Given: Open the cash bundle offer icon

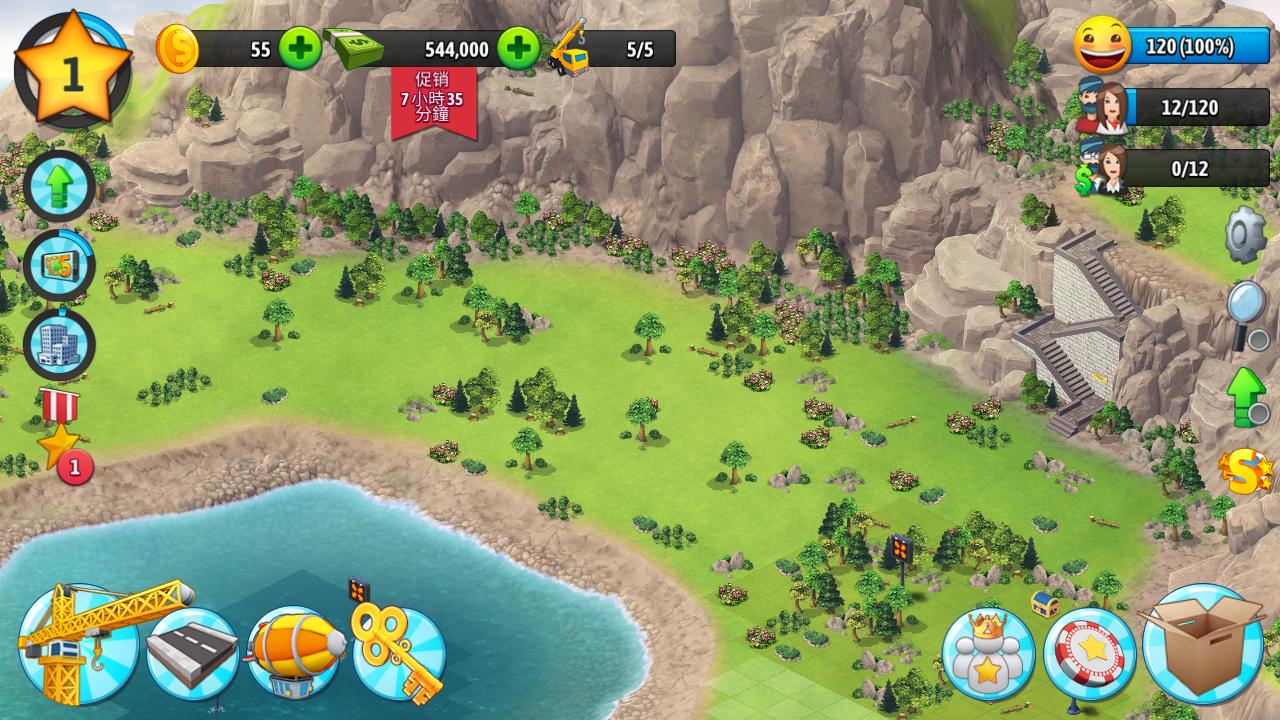Looking at the screenshot, I should (59, 265).
